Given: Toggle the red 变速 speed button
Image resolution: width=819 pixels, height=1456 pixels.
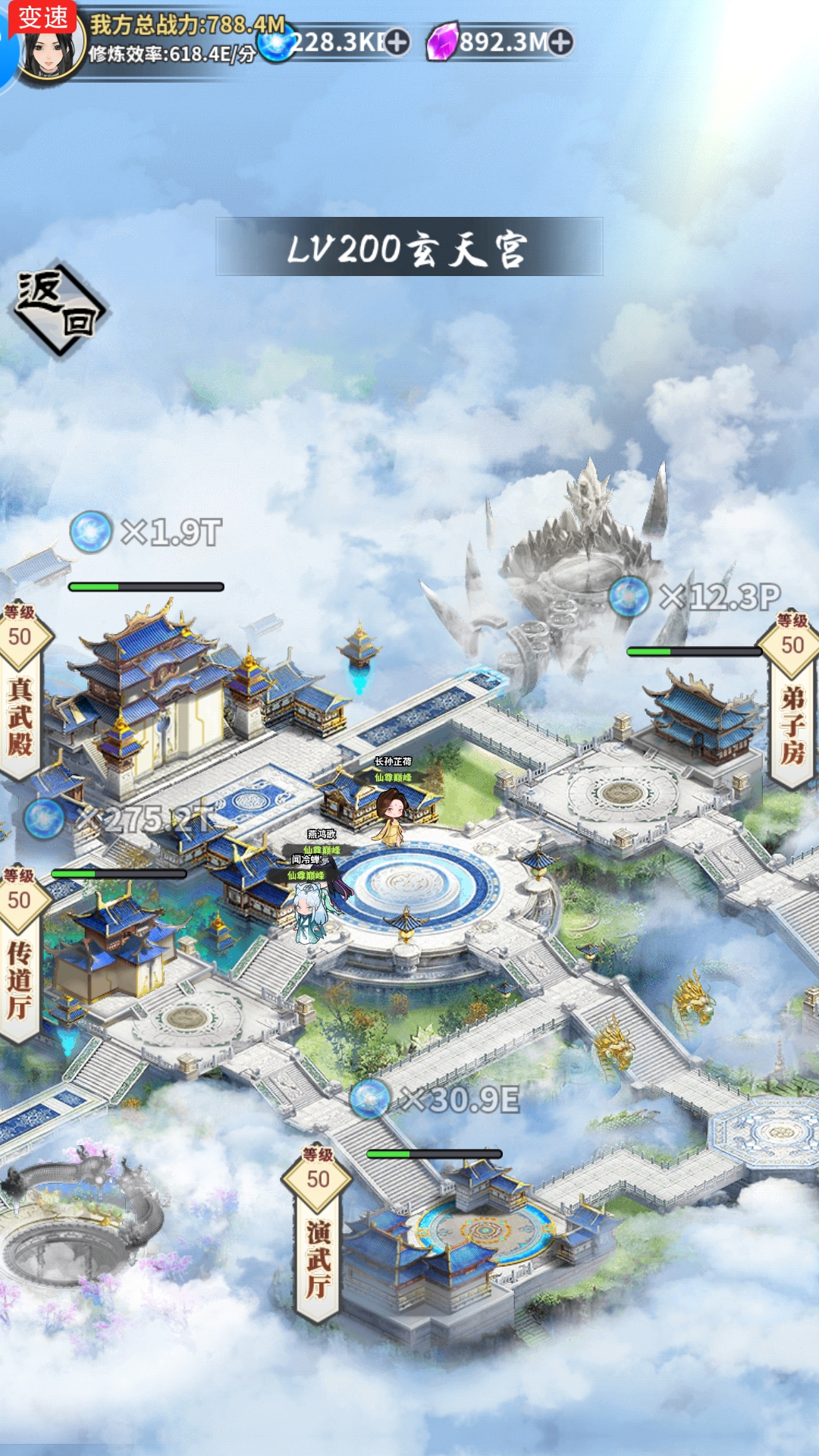Looking at the screenshot, I should coord(42,17).
